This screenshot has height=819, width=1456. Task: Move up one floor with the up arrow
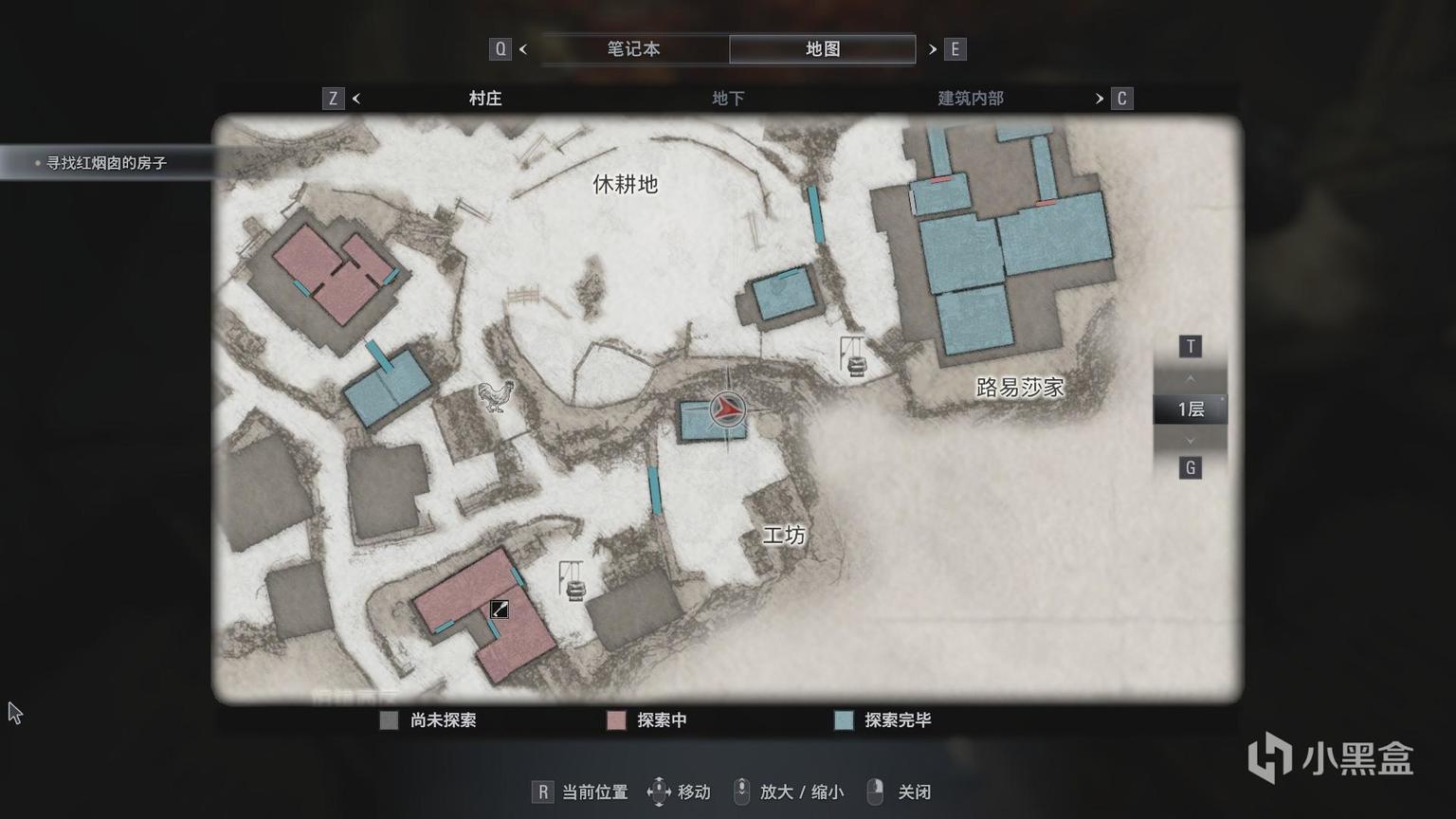[x=1191, y=379]
